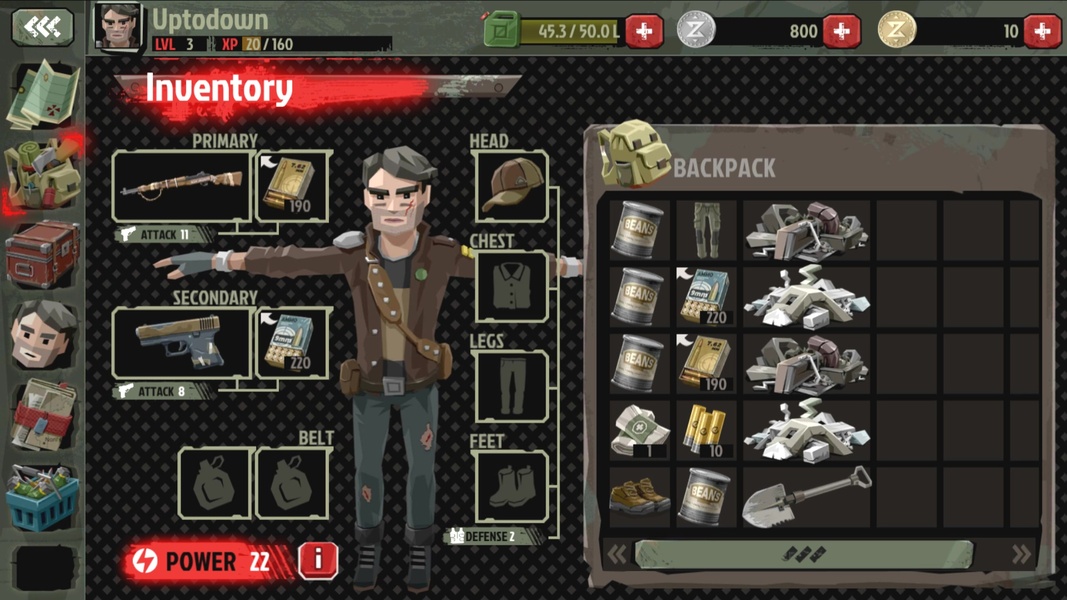
Task: Select the shovel in the backpack
Action: click(x=806, y=496)
